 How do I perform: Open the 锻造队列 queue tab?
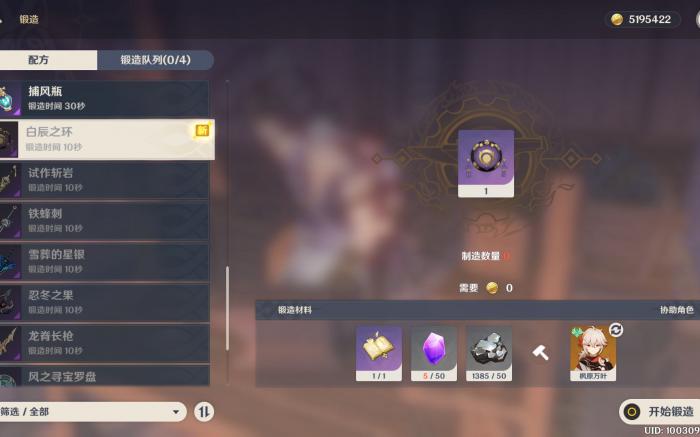click(155, 60)
